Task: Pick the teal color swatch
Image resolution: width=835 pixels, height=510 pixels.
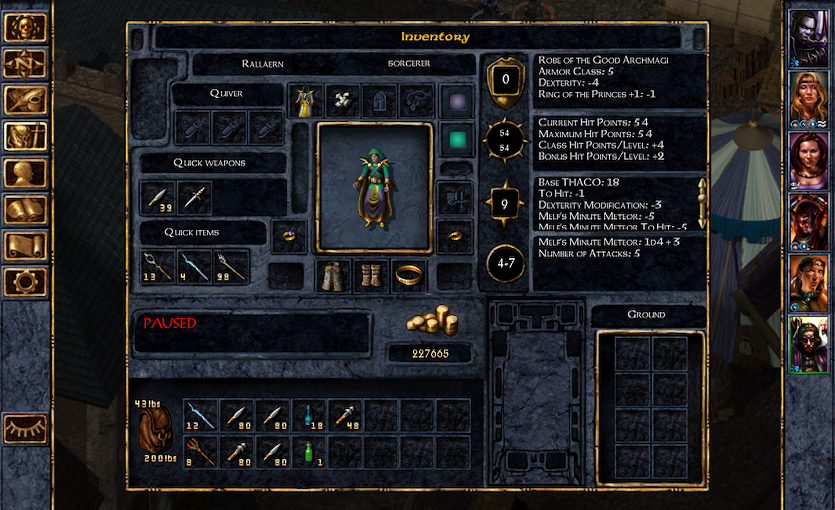Action: (x=455, y=139)
